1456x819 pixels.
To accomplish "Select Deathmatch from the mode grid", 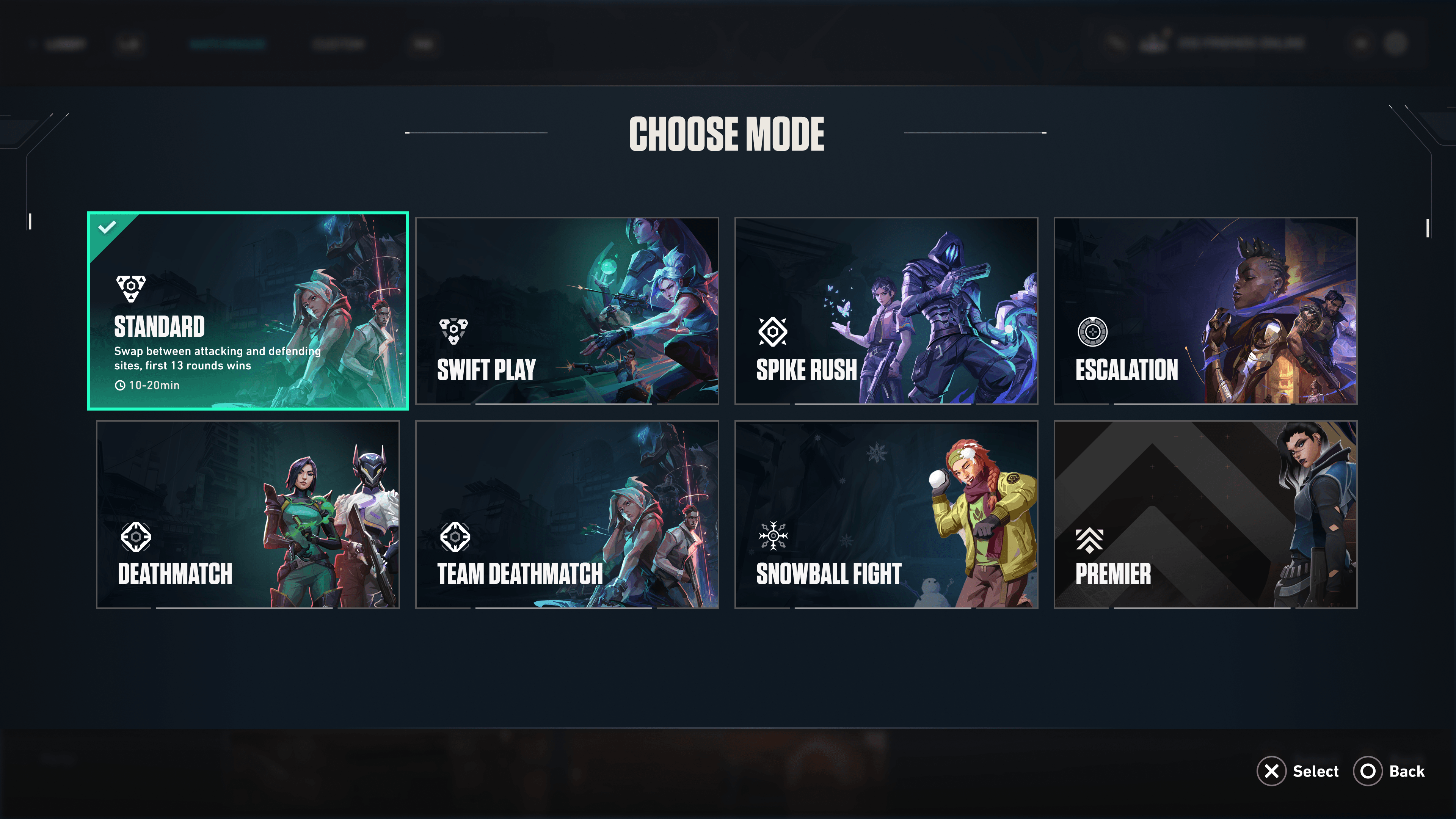I will pos(248,515).
